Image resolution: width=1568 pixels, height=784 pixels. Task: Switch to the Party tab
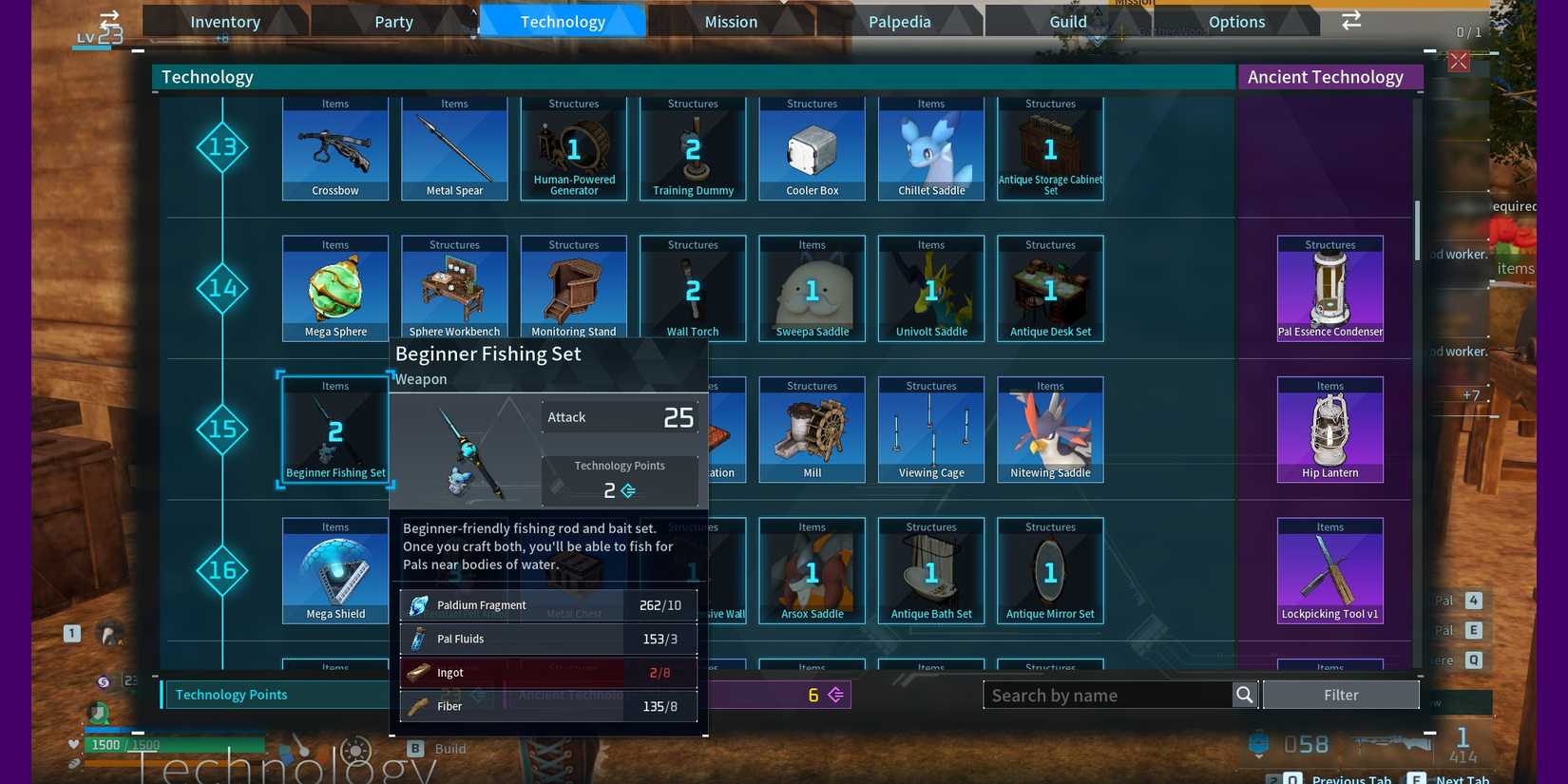point(392,21)
